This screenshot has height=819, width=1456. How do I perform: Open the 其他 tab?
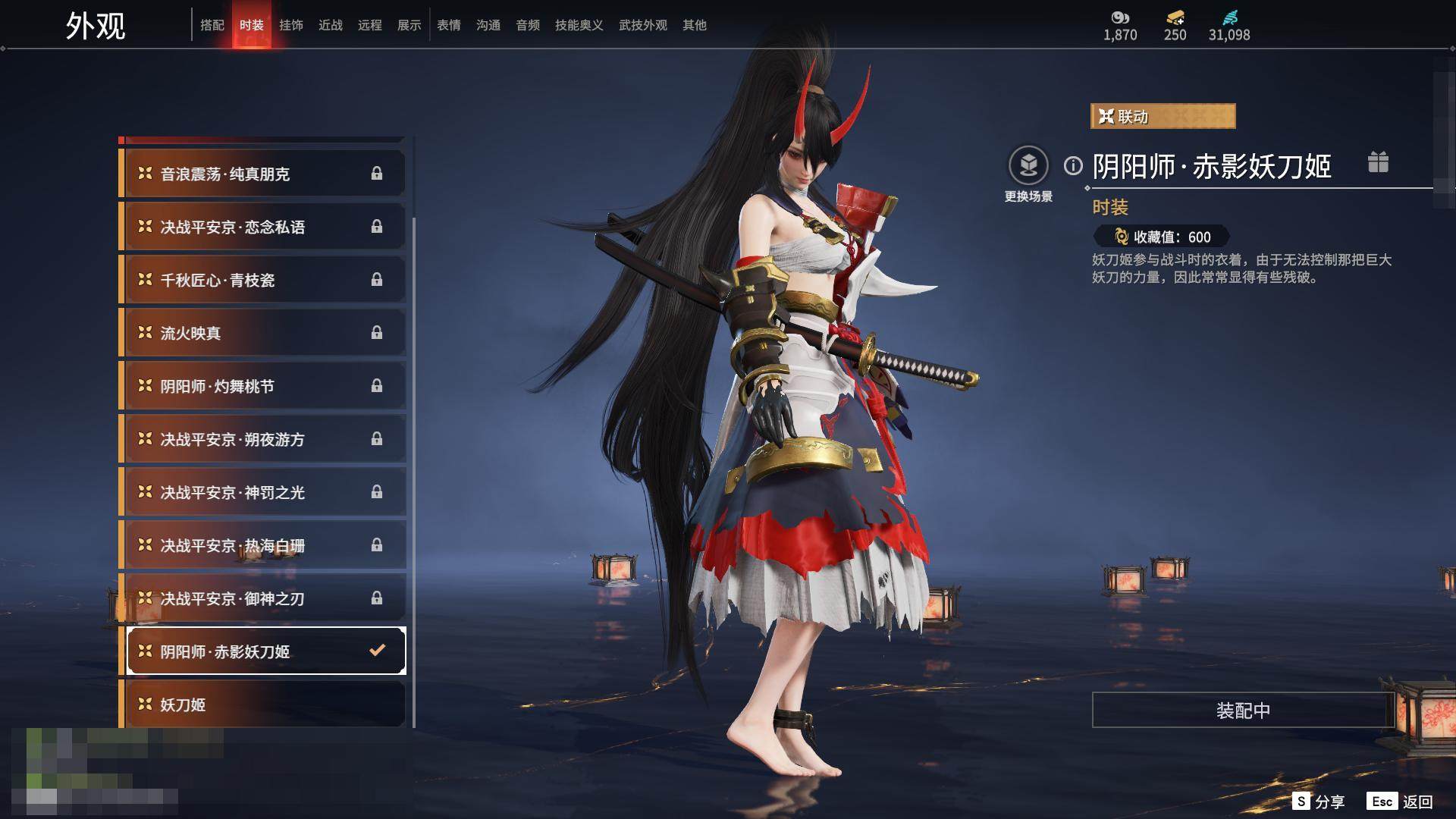[694, 25]
